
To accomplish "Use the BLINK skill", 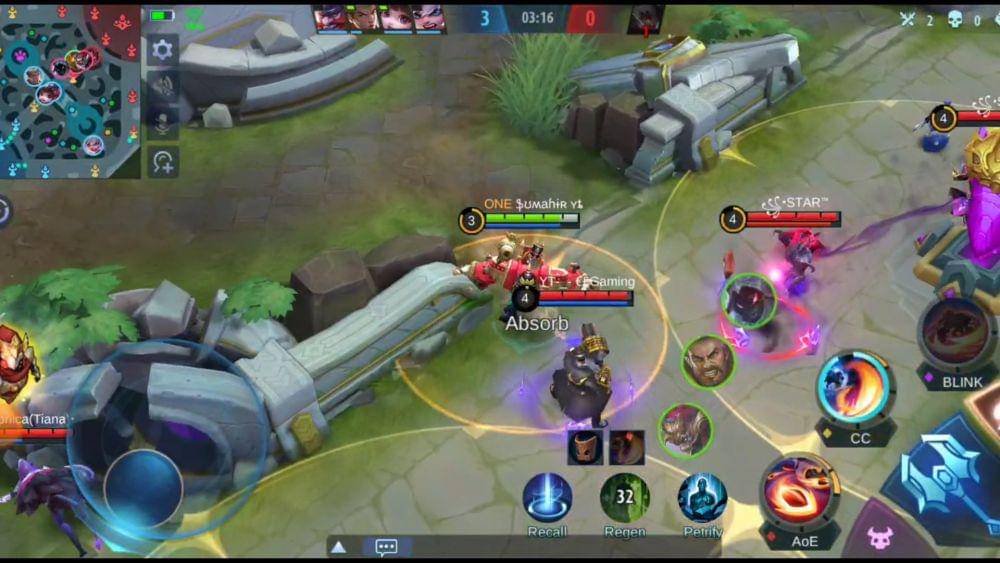I will pyautogui.click(x=957, y=335).
